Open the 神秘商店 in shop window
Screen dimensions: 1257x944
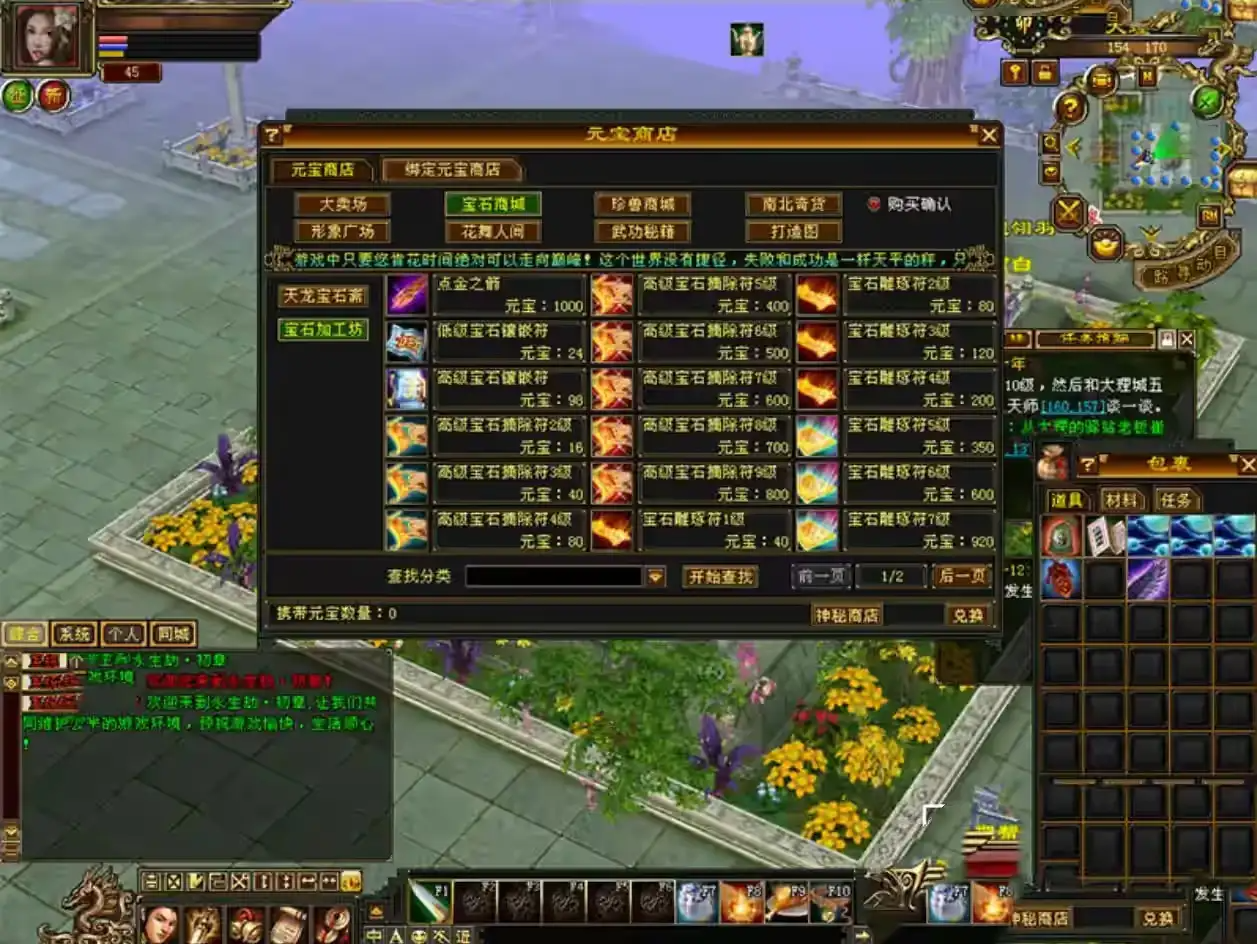[x=846, y=615]
